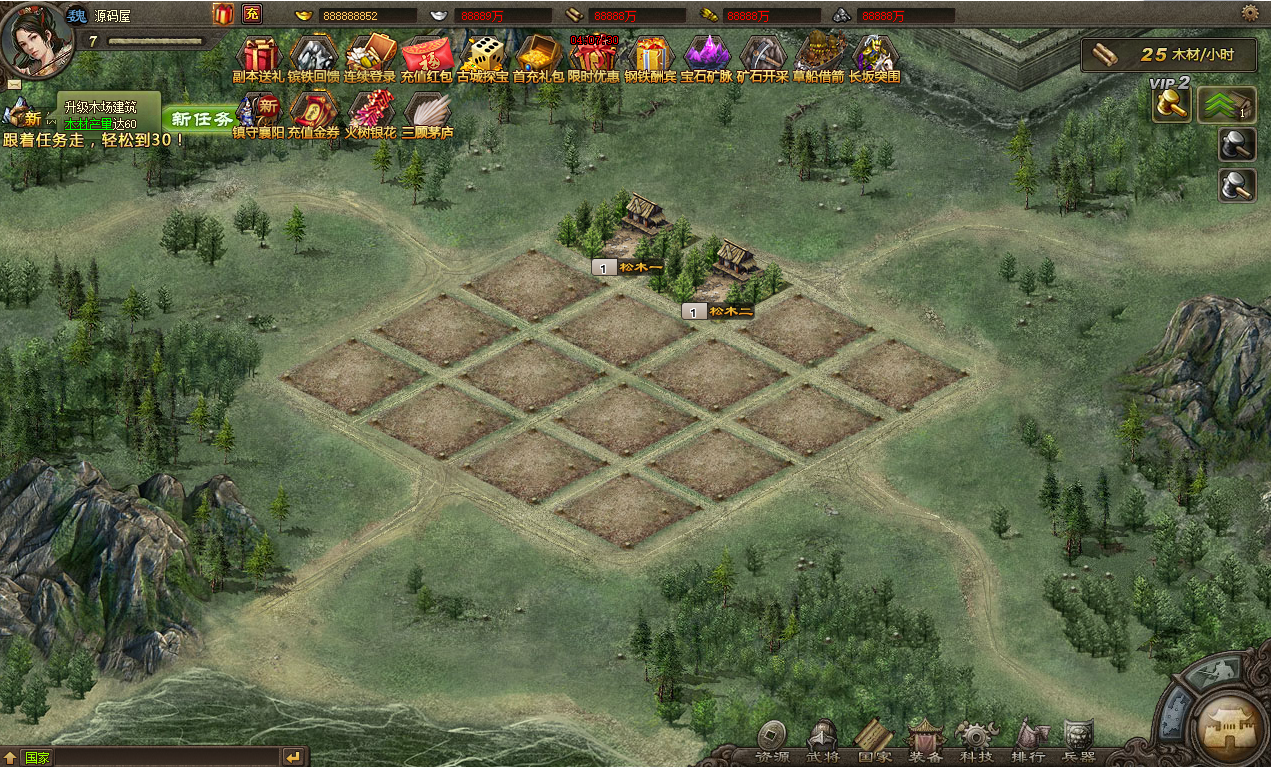Show the 排行 rankings menu
Image resolution: width=1271 pixels, height=767 pixels.
point(1027,741)
